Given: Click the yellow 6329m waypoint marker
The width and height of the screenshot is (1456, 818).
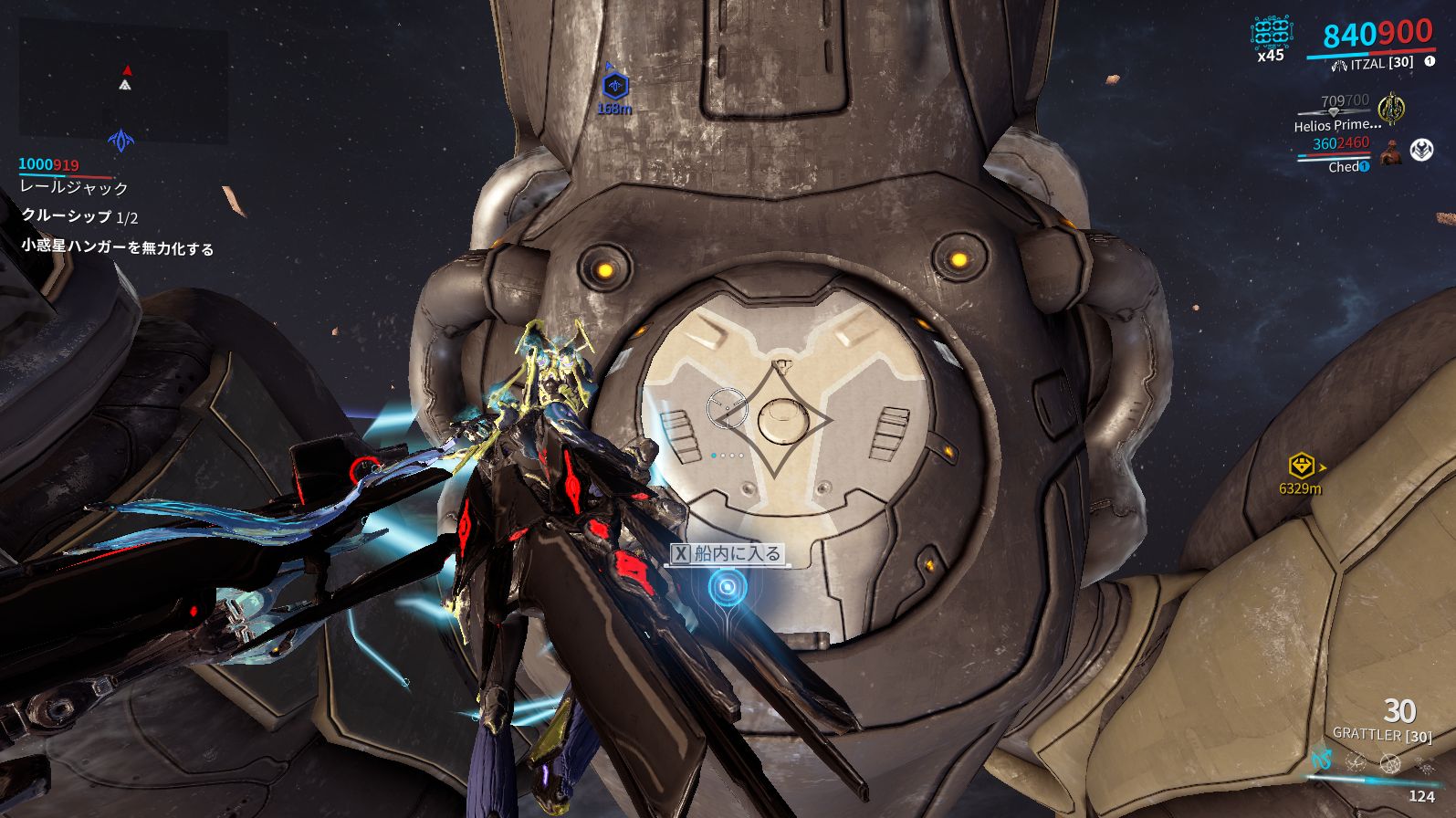Looking at the screenshot, I should click(1301, 467).
